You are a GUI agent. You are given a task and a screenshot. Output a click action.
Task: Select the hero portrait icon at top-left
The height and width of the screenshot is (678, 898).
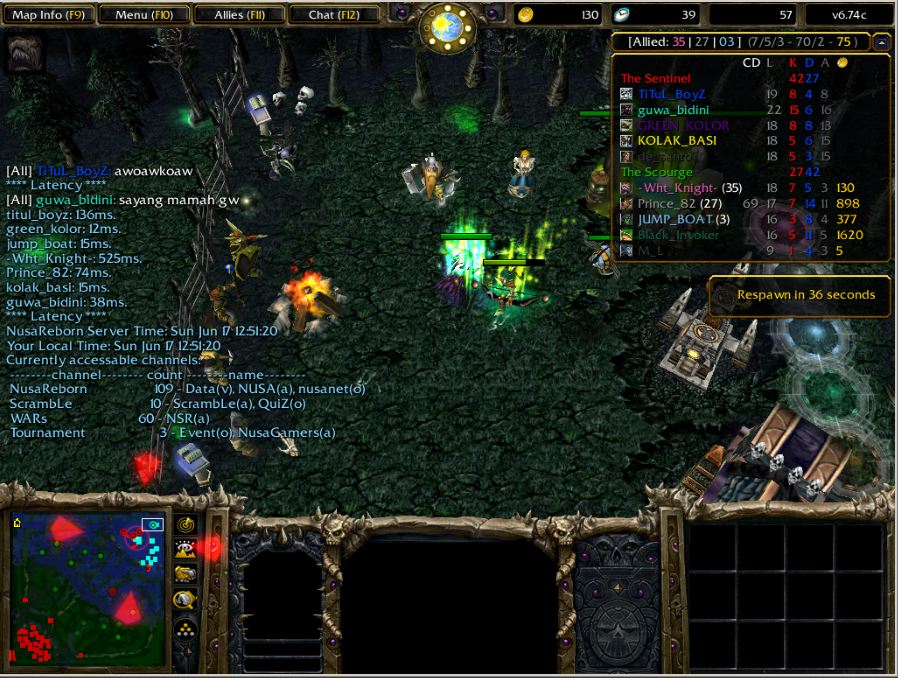[24, 52]
